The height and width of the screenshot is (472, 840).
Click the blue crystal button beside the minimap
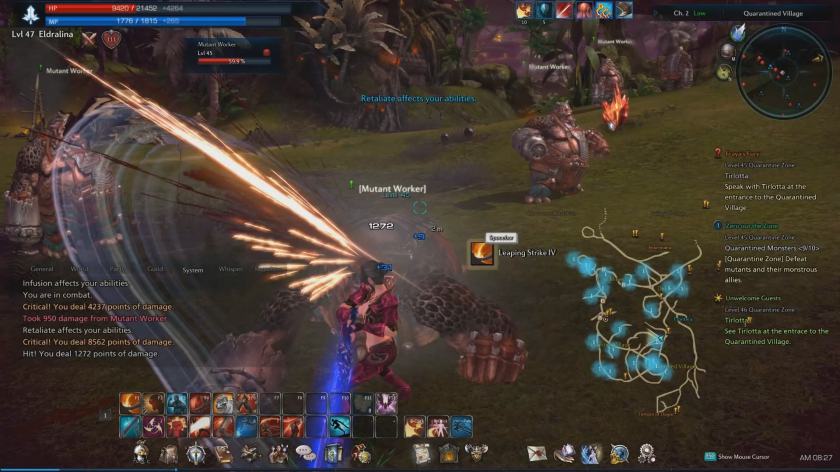tap(738, 32)
